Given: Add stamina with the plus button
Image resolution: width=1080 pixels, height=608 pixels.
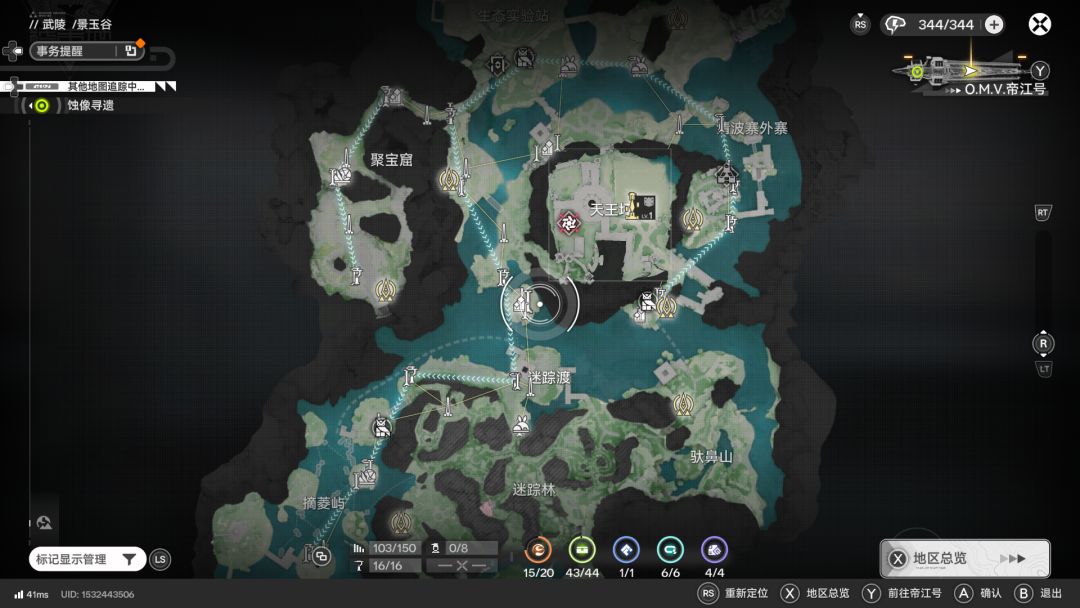Looking at the screenshot, I should (x=993, y=25).
